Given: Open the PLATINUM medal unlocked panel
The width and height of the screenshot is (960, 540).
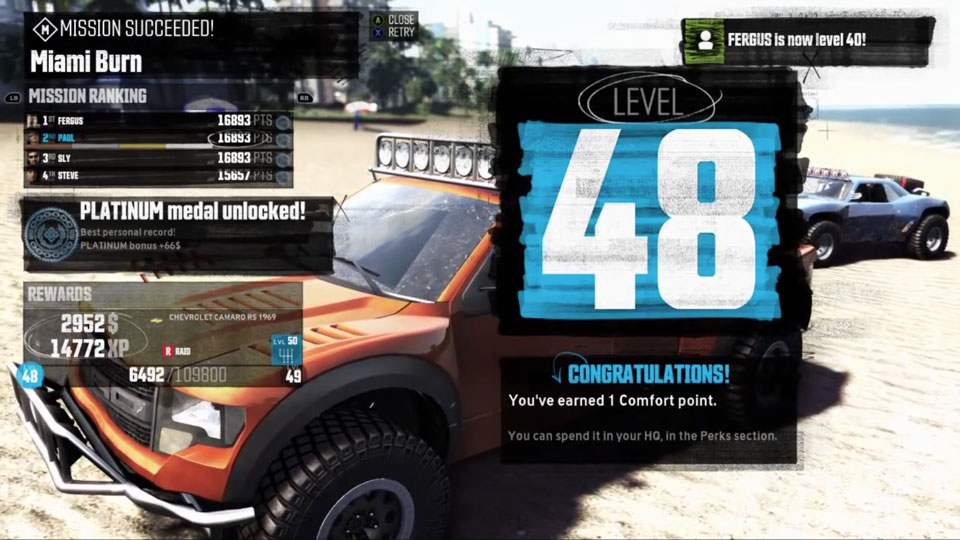Looking at the screenshot, I should pyautogui.click(x=178, y=235).
